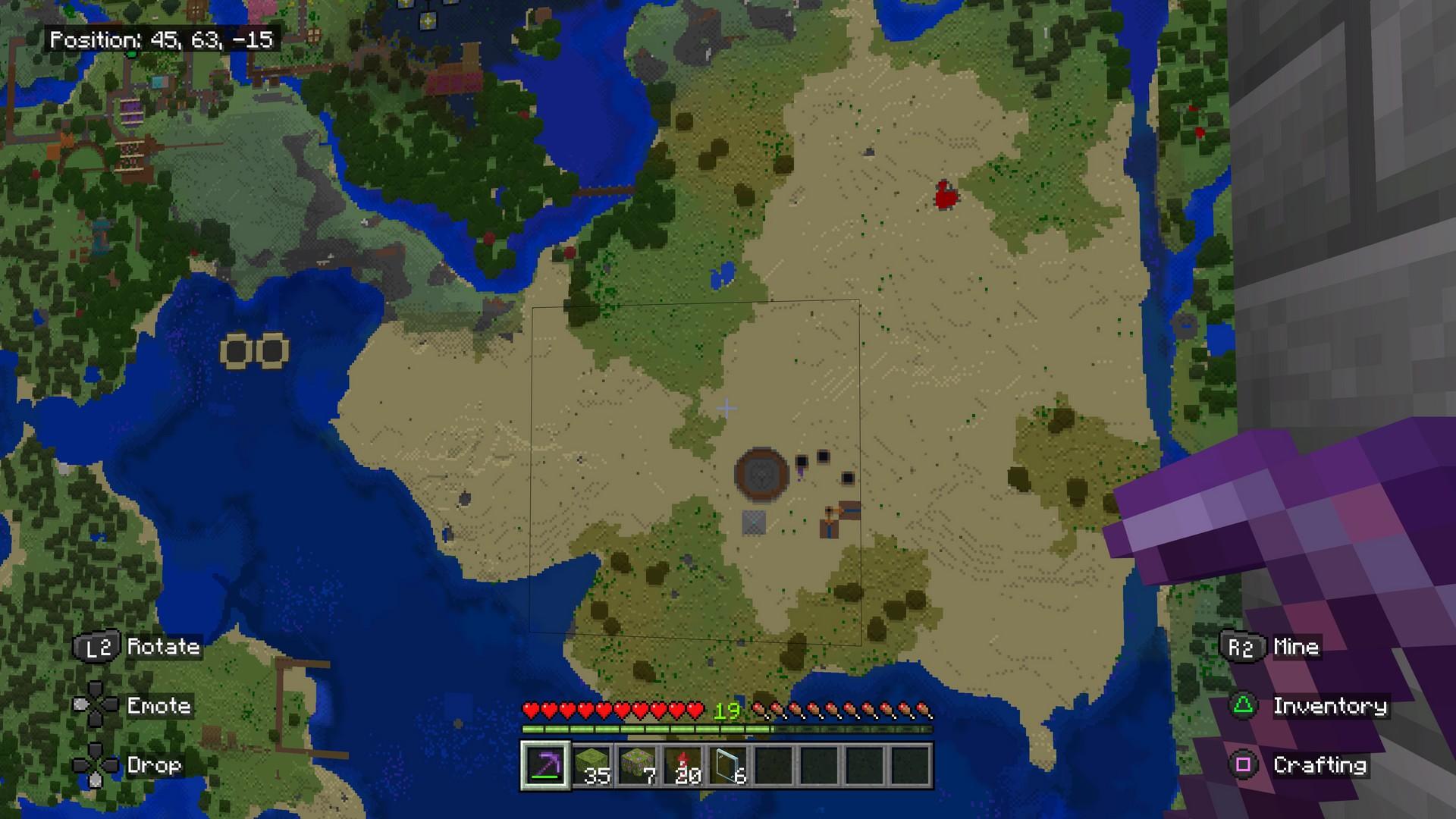
Task: Click the R2 button icon beside Mine
Action: coord(1242,647)
